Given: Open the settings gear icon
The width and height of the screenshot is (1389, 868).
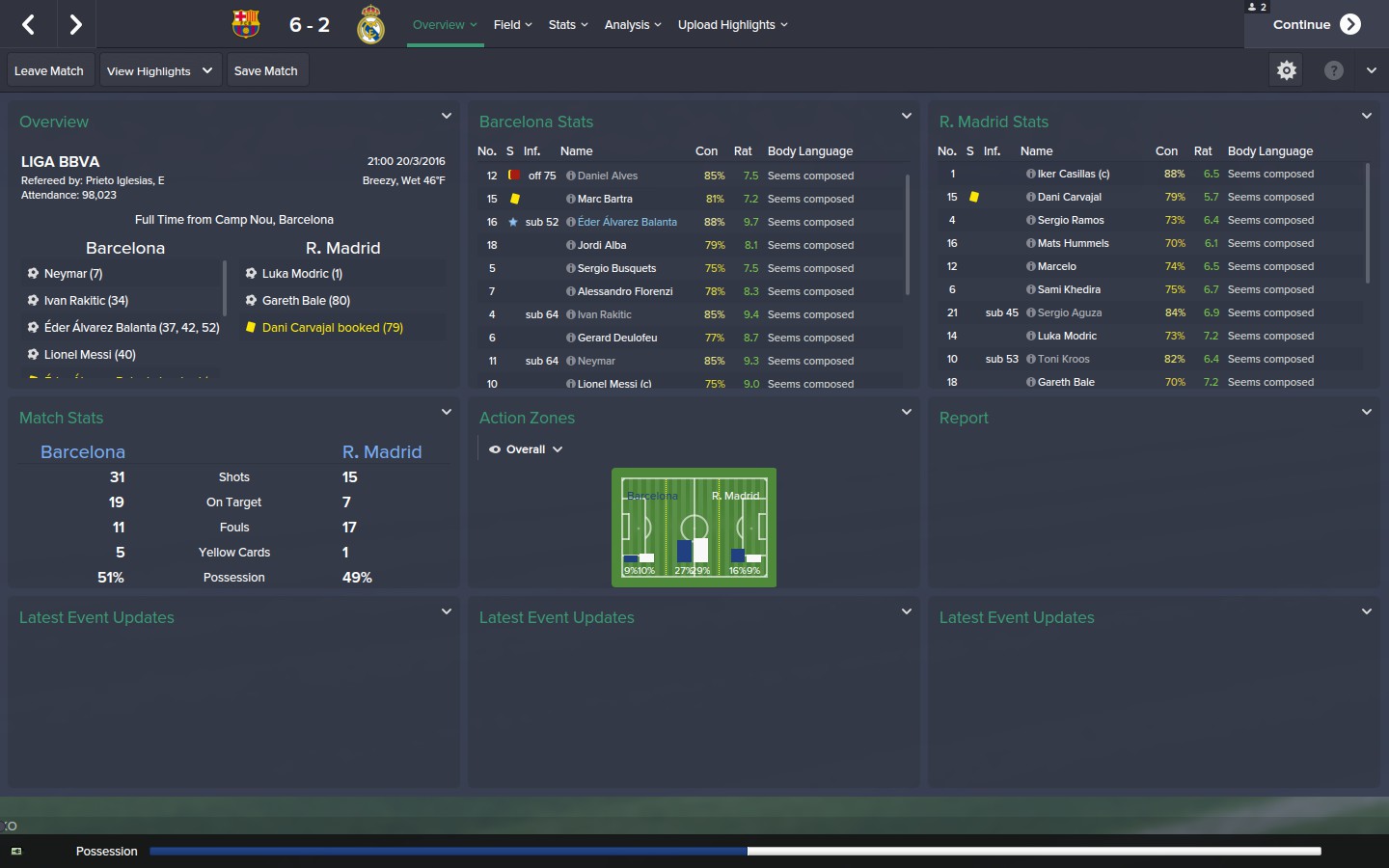Looking at the screenshot, I should tap(1287, 70).
